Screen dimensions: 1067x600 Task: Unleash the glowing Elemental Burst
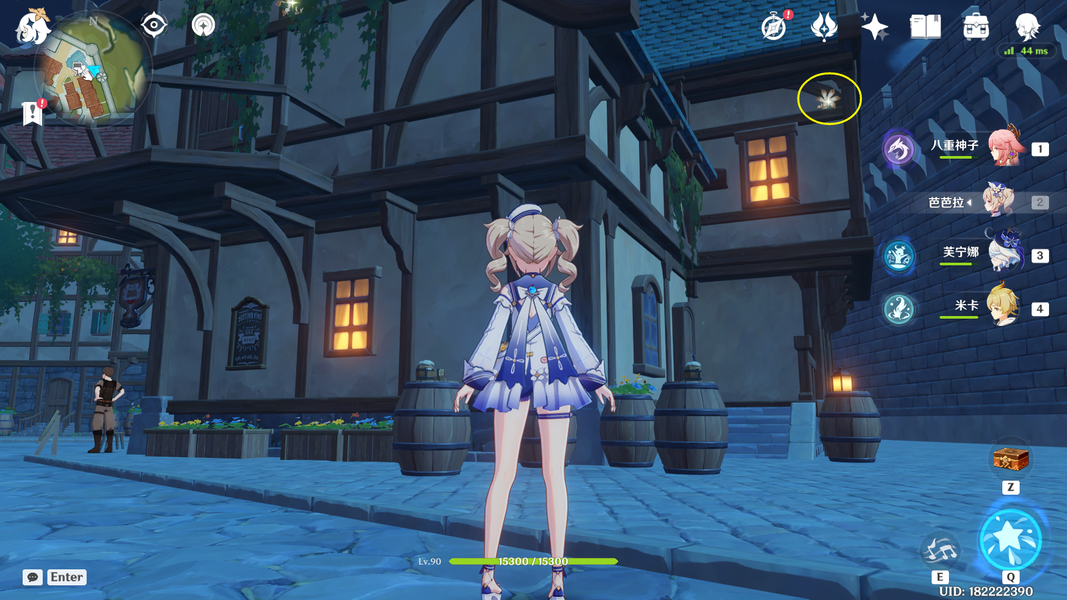[x=1011, y=539]
